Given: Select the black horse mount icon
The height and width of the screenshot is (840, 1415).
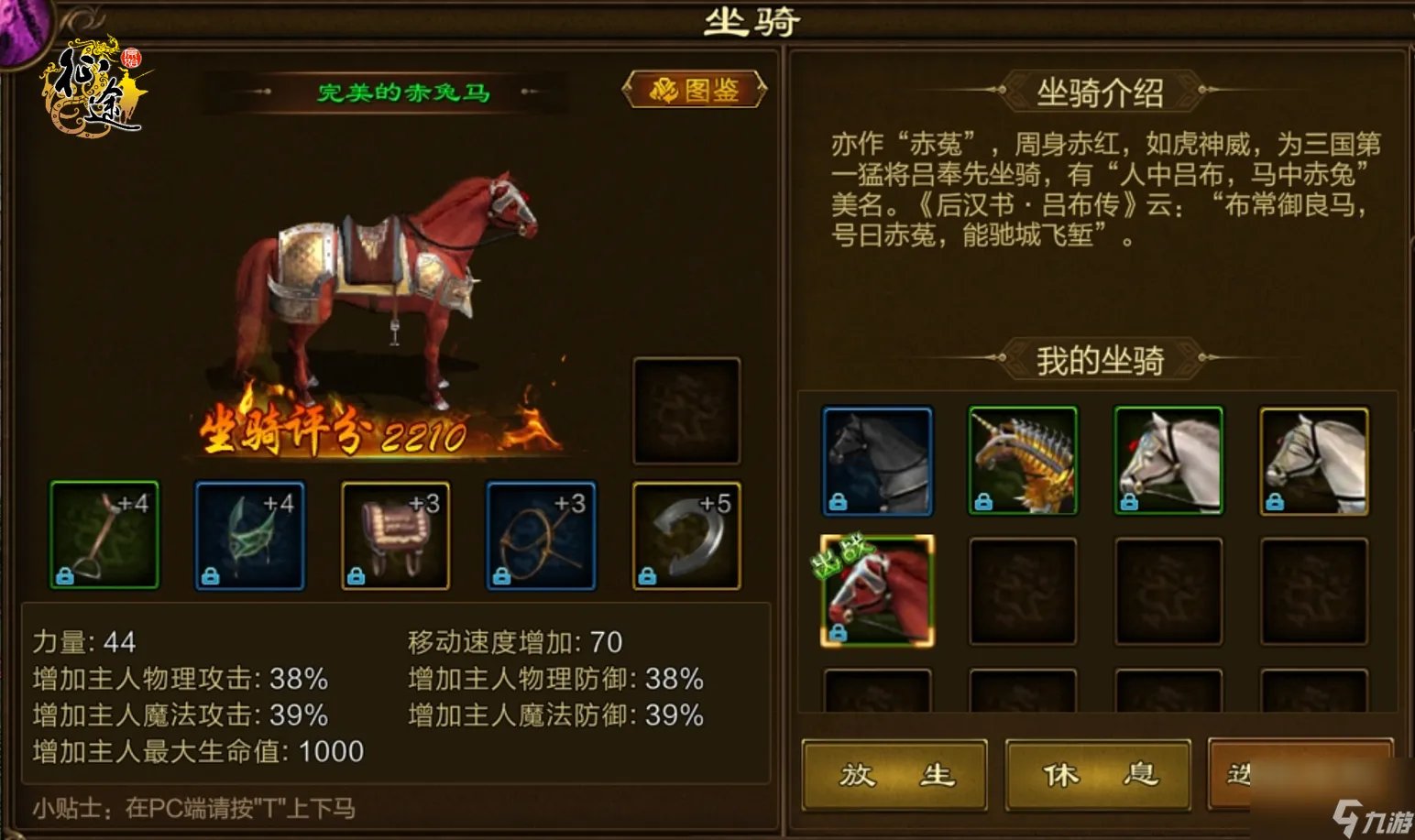Looking at the screenshot, I should pyautogui.click(x=876, y=461).
